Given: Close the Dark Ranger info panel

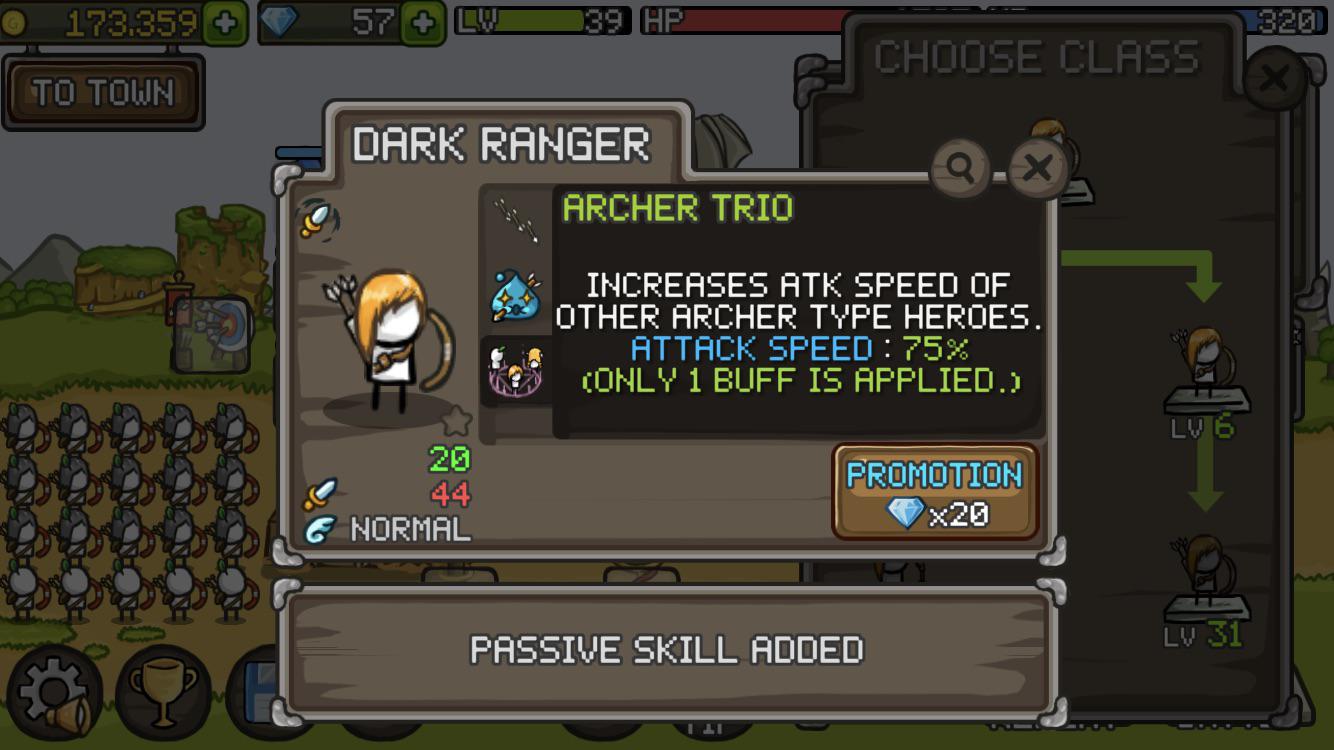Looking at the screenshot, I should point(1037,168).
